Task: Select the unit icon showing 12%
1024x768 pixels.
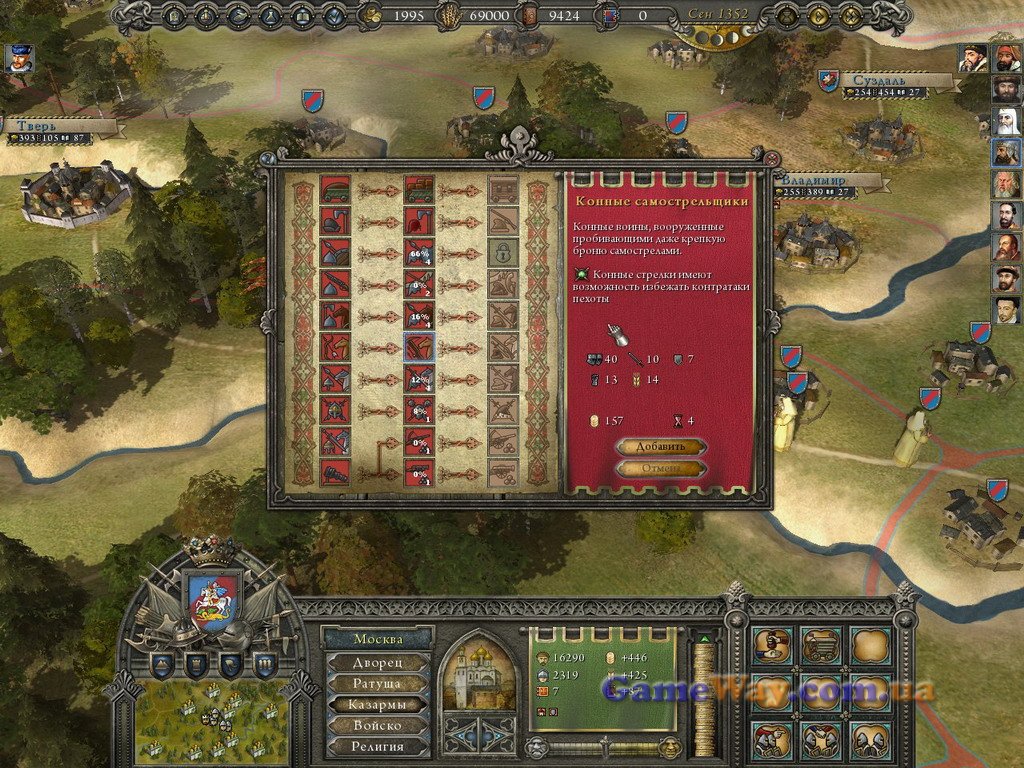Action: point(418,378)
